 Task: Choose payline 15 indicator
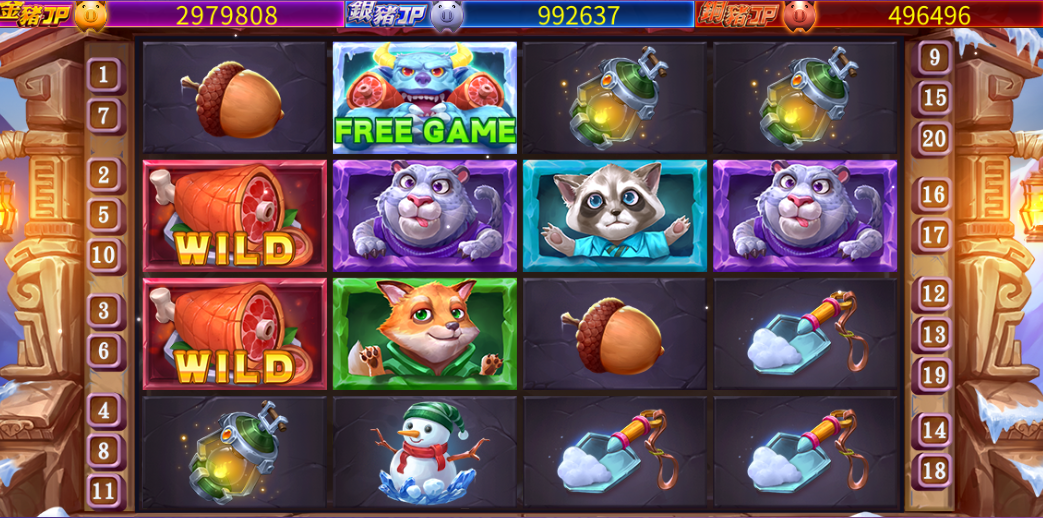[x=933, y=97]
